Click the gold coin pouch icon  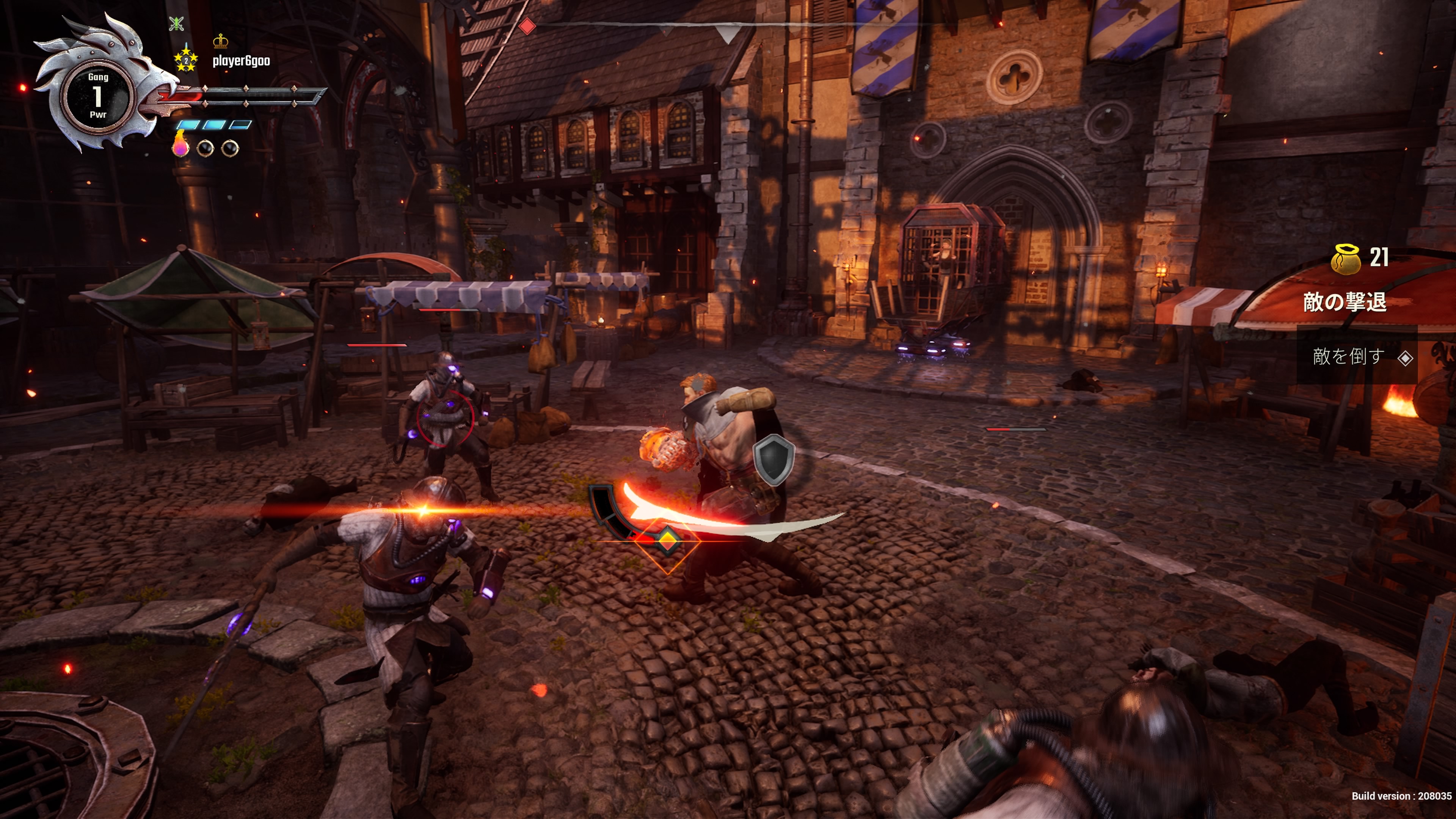click(x=1346, y=259)
